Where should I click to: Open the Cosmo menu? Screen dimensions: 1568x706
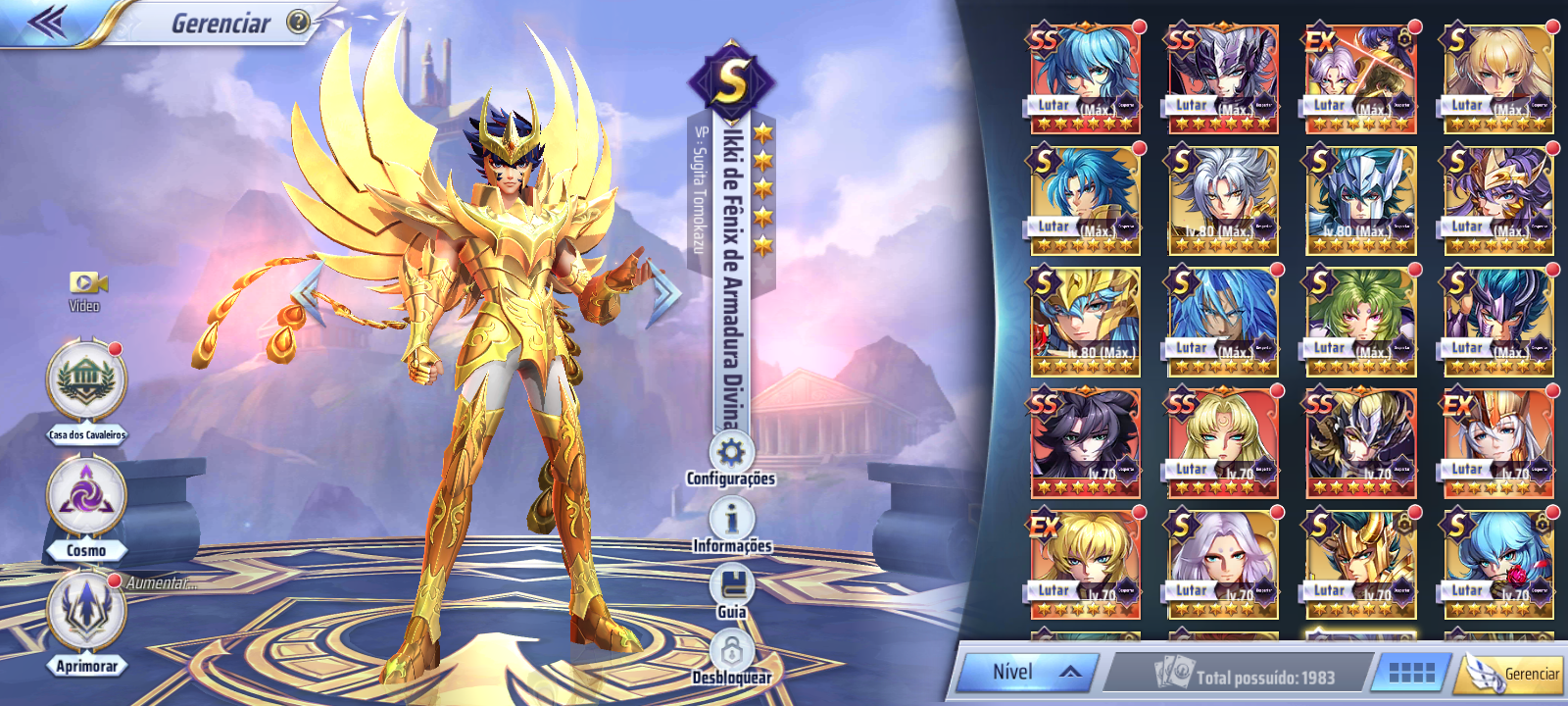click(86, 497)
